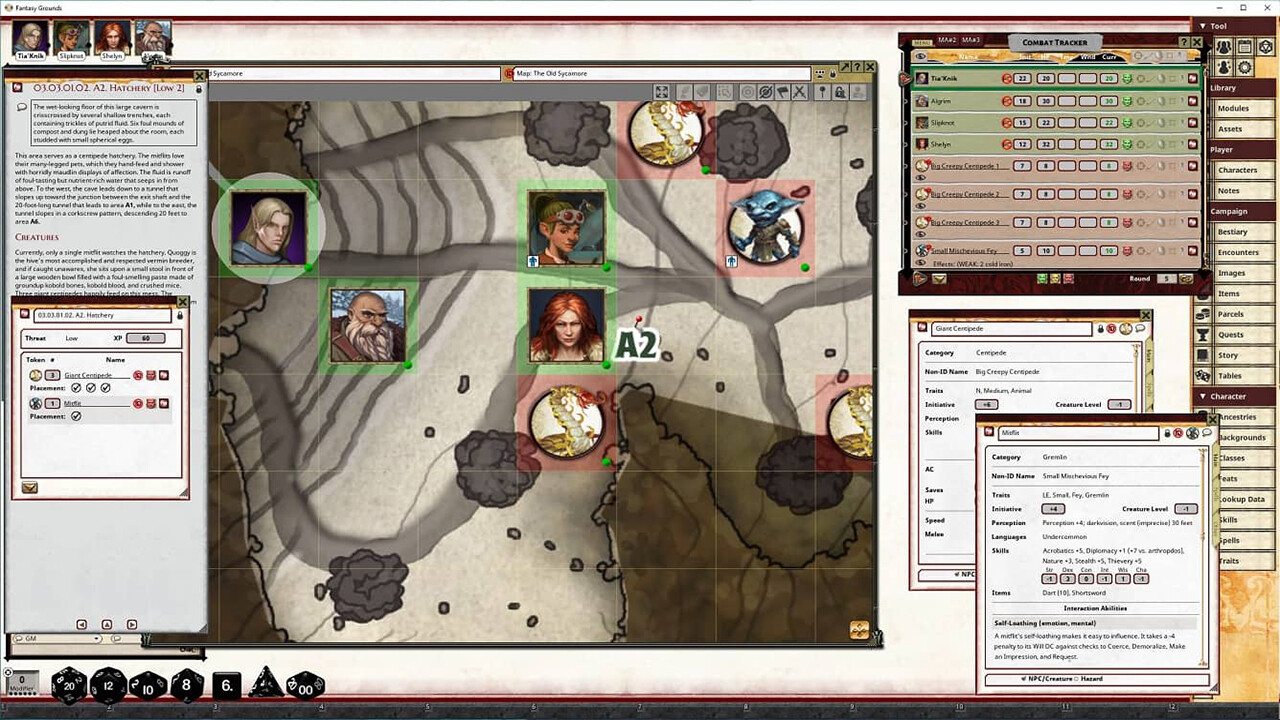The height and width of the screenshot is (720, 1280).
Task: Open the Options gear icon under Tool
Action: point(1244,66)
